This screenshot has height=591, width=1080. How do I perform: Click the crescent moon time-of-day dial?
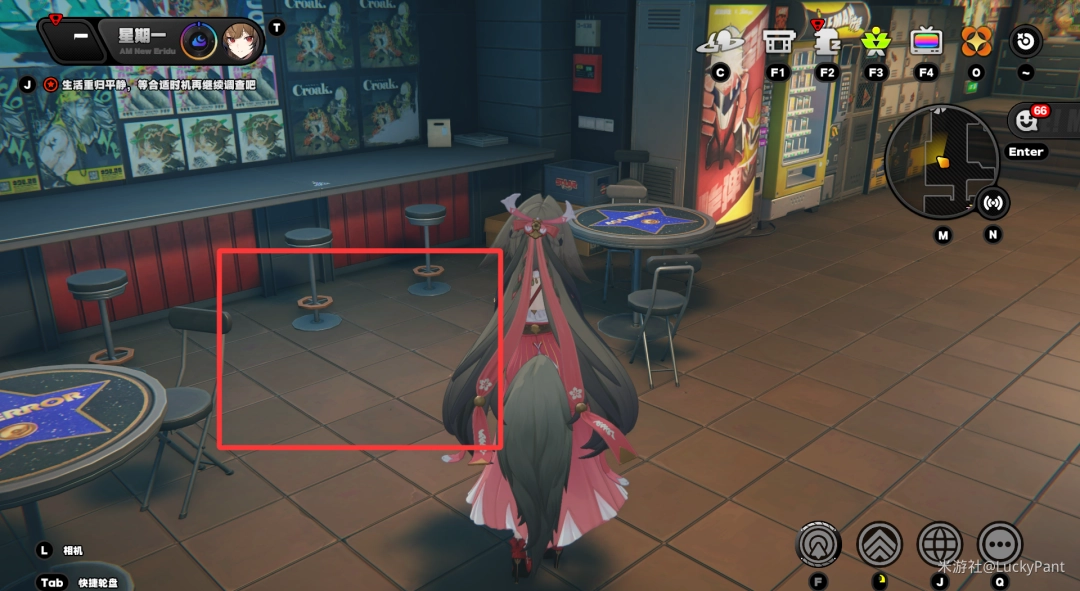(198, 41)
